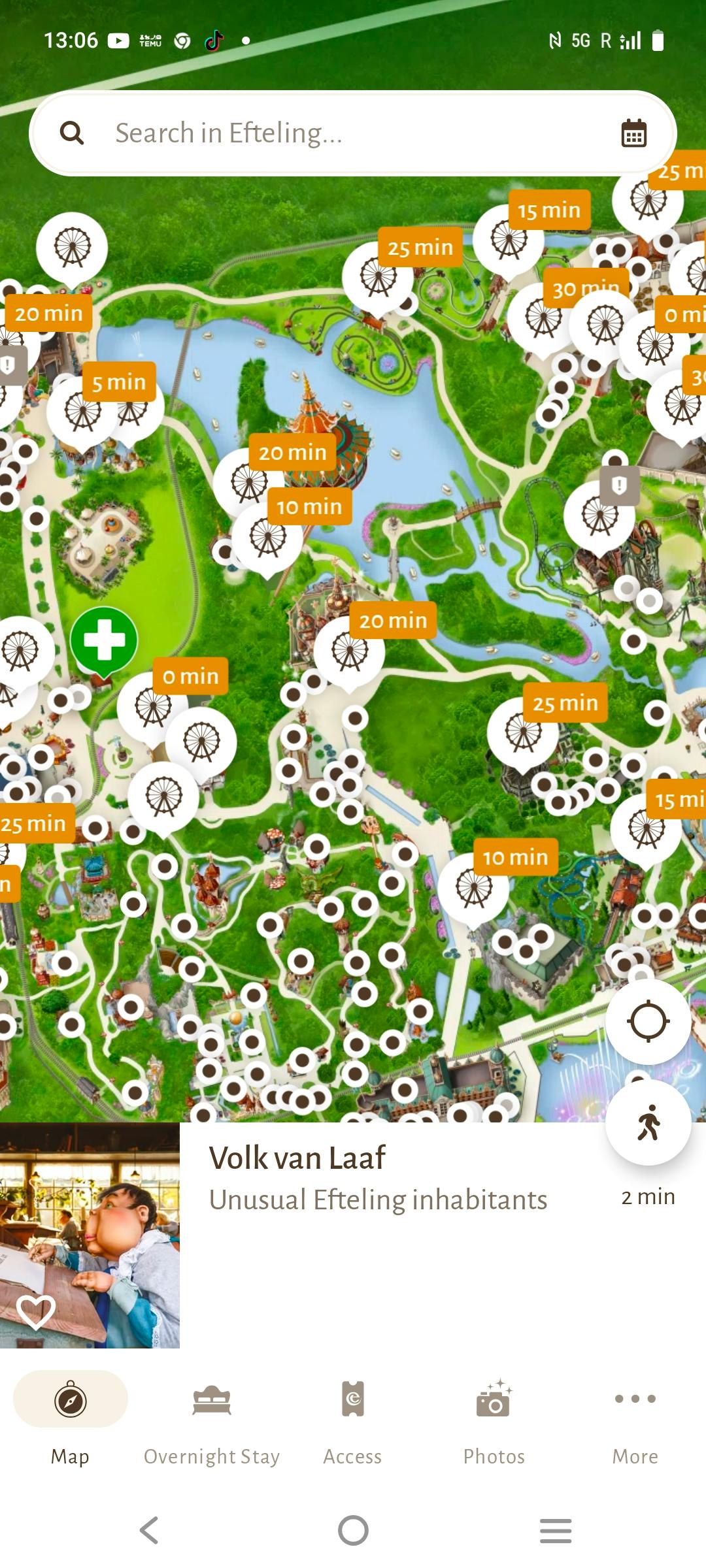Start walking route with the walker button

648,1122
